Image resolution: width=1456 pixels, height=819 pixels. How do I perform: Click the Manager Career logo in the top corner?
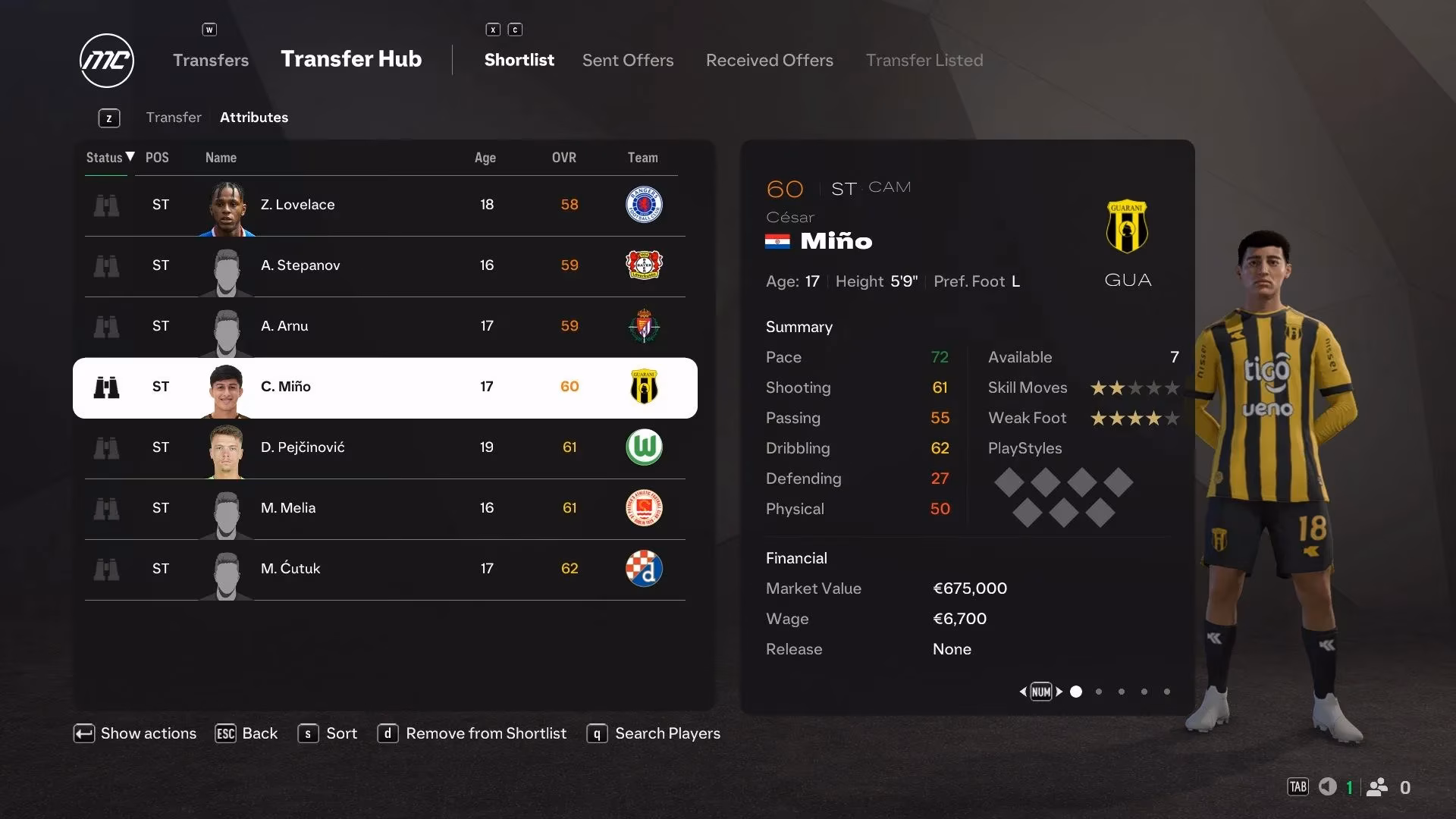[x=106, y=61]
